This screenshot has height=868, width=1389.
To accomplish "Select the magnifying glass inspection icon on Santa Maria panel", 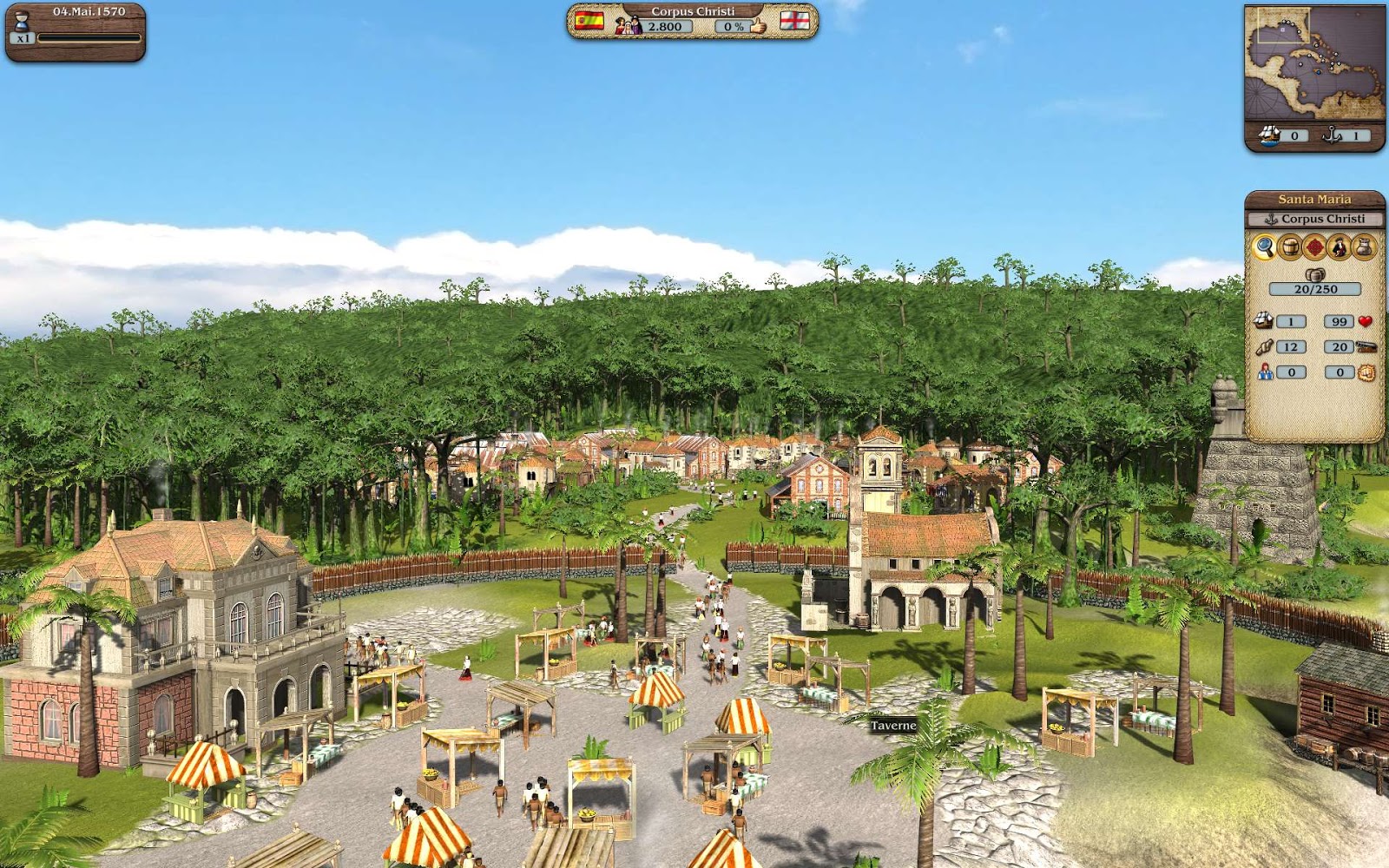I will tap(1265, 247).
